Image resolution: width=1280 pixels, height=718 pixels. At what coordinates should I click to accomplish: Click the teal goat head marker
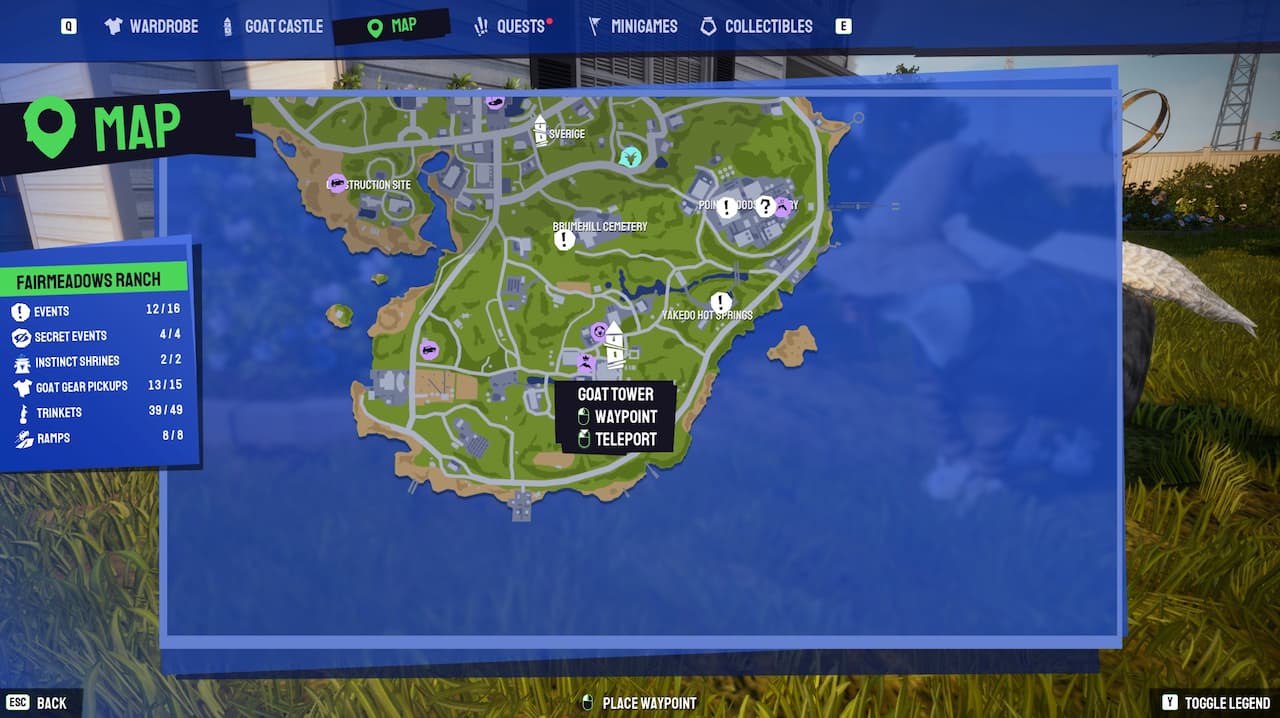pos(629,157)
